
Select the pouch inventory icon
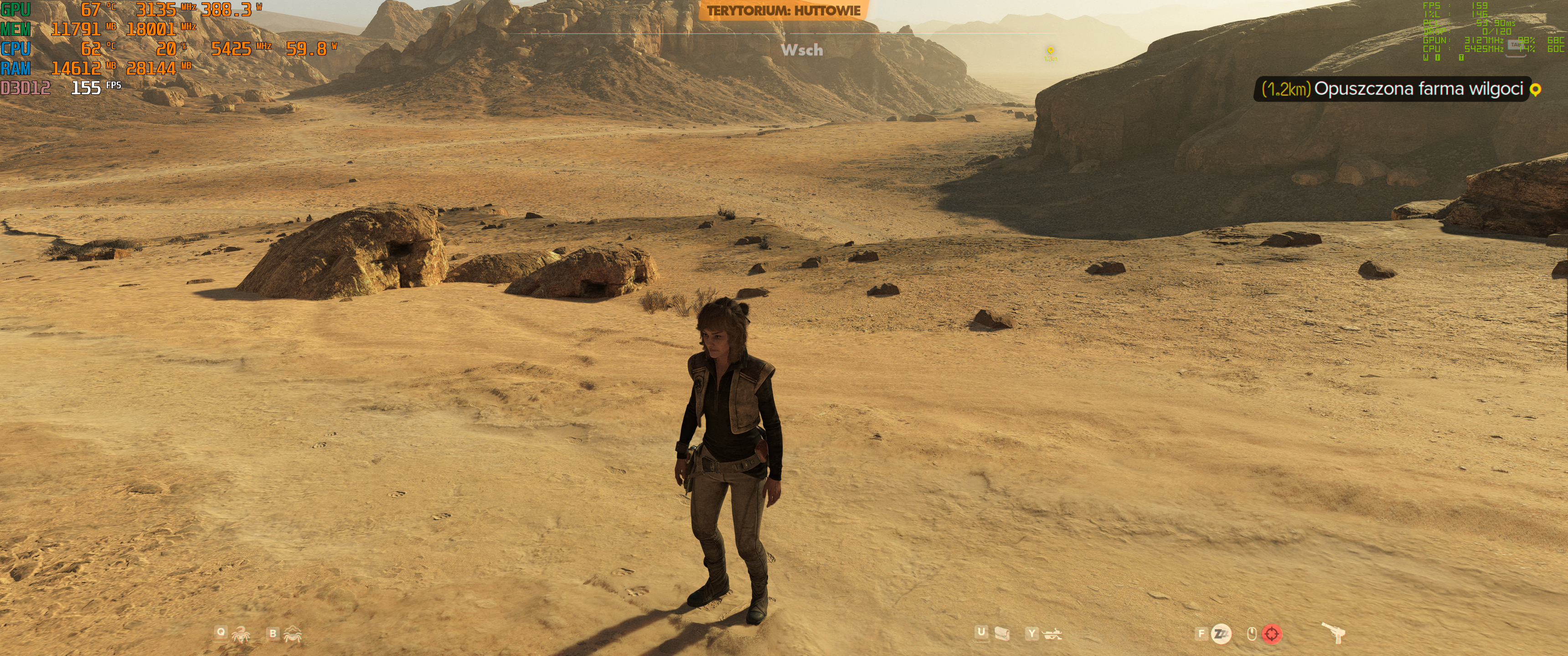[x=1001, y=634]
